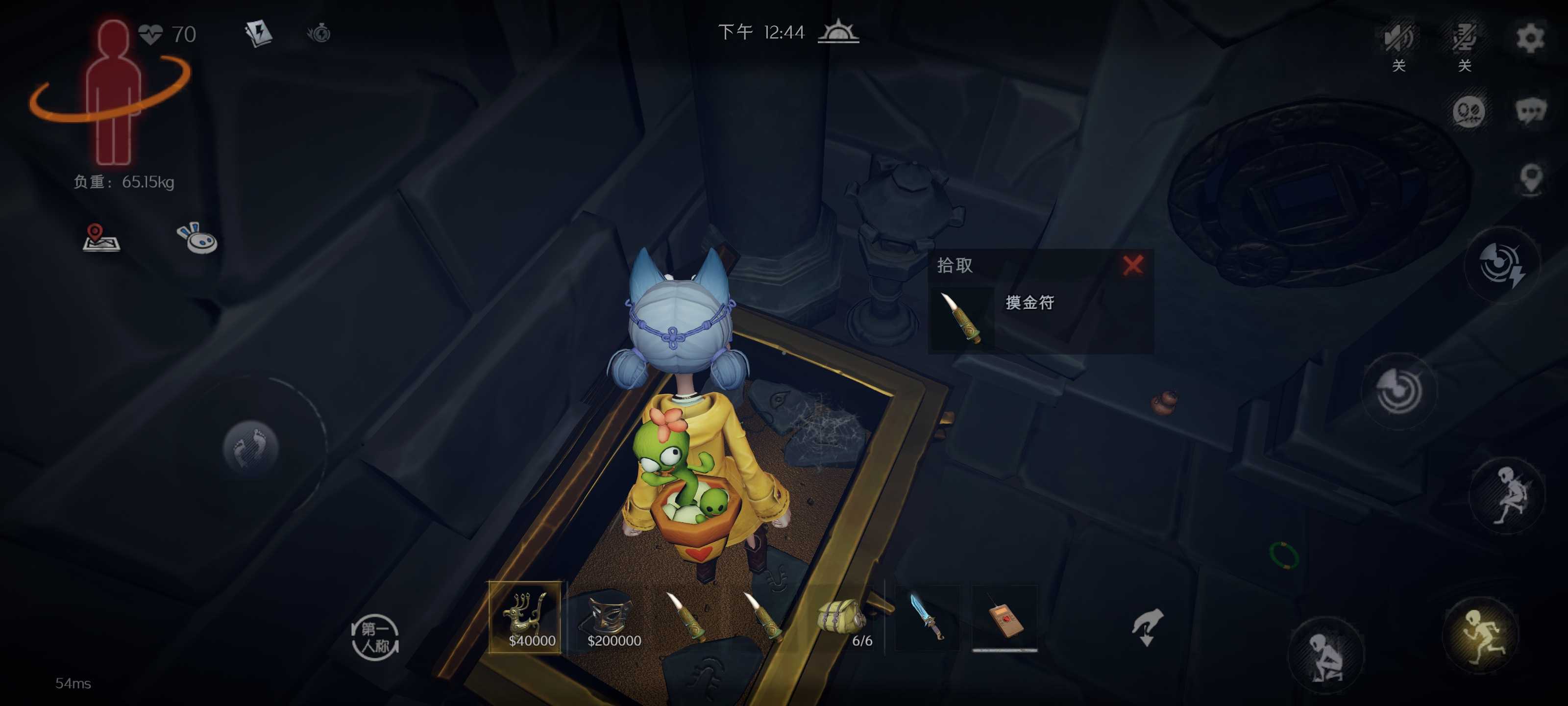Open the chat speech bubble

1530,111
